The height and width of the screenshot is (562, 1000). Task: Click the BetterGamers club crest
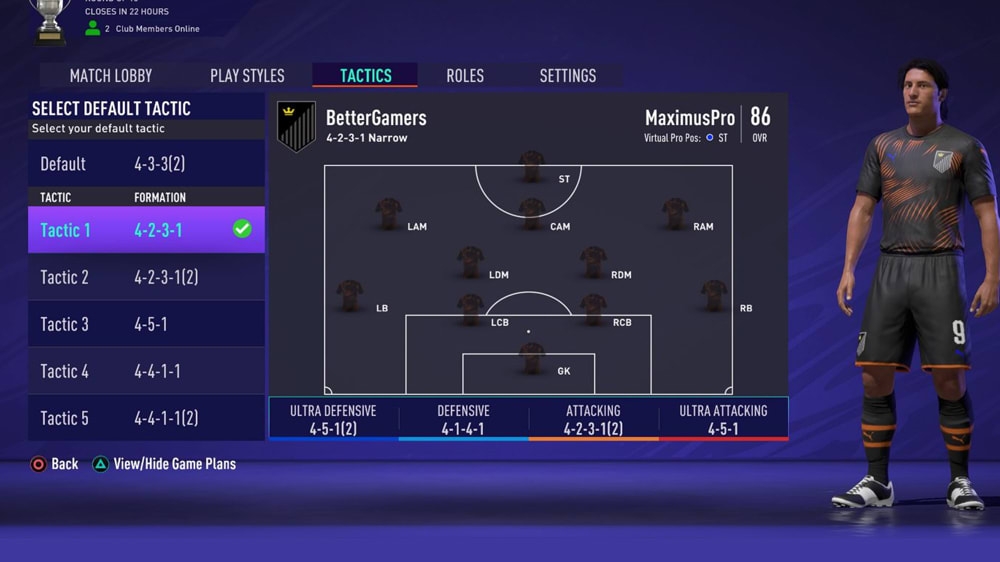tap(296, 126)
